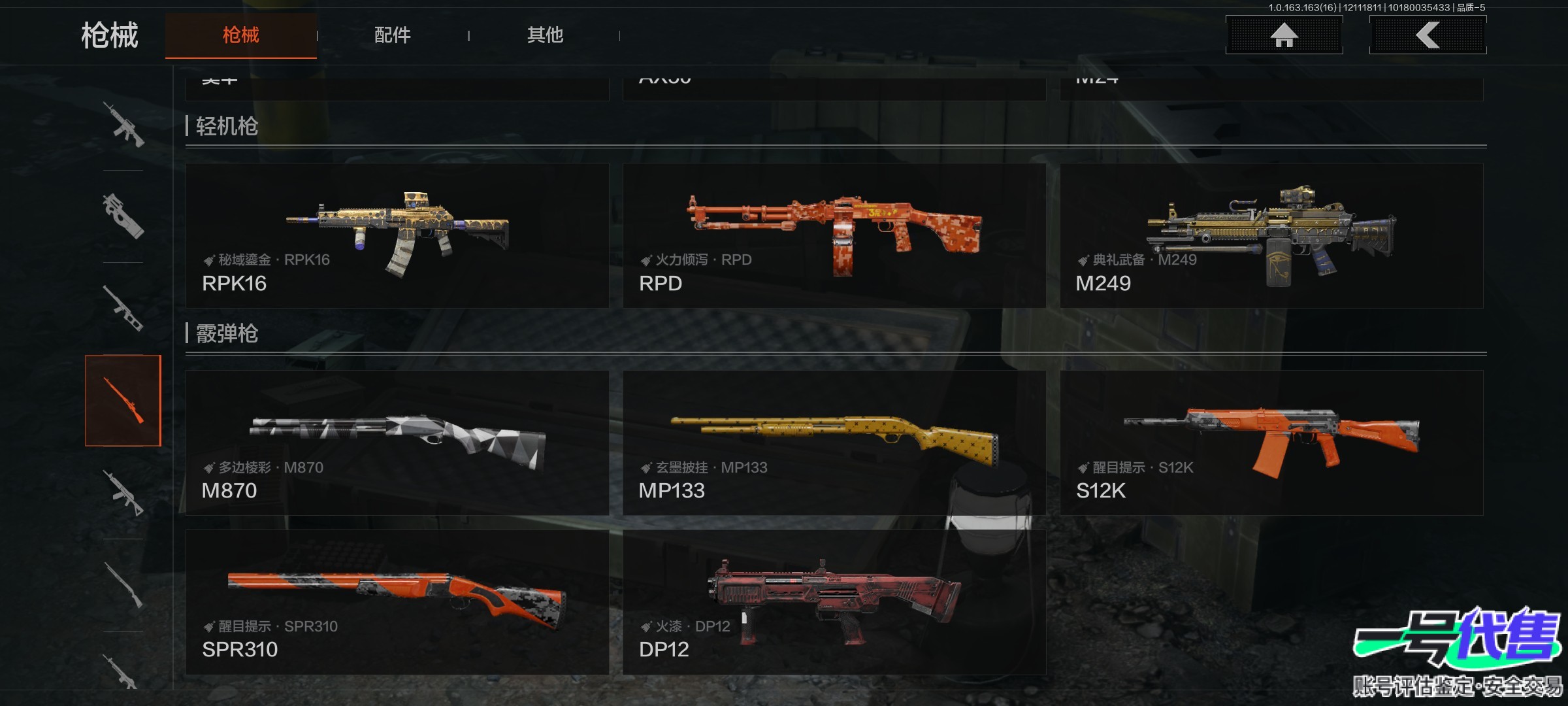The width and height of the screenshot is (1568, 706).
Task: Select the P90 submachine gun category icon
Action: pyautogui.click(x=123, y=216)
